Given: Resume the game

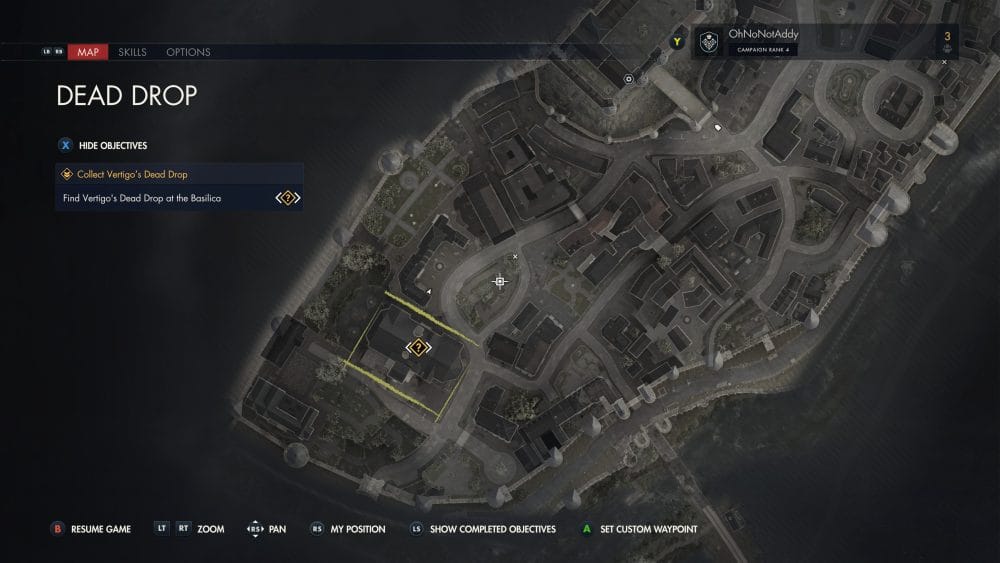Looking at the screenshot, I should [x=92, y=529].
